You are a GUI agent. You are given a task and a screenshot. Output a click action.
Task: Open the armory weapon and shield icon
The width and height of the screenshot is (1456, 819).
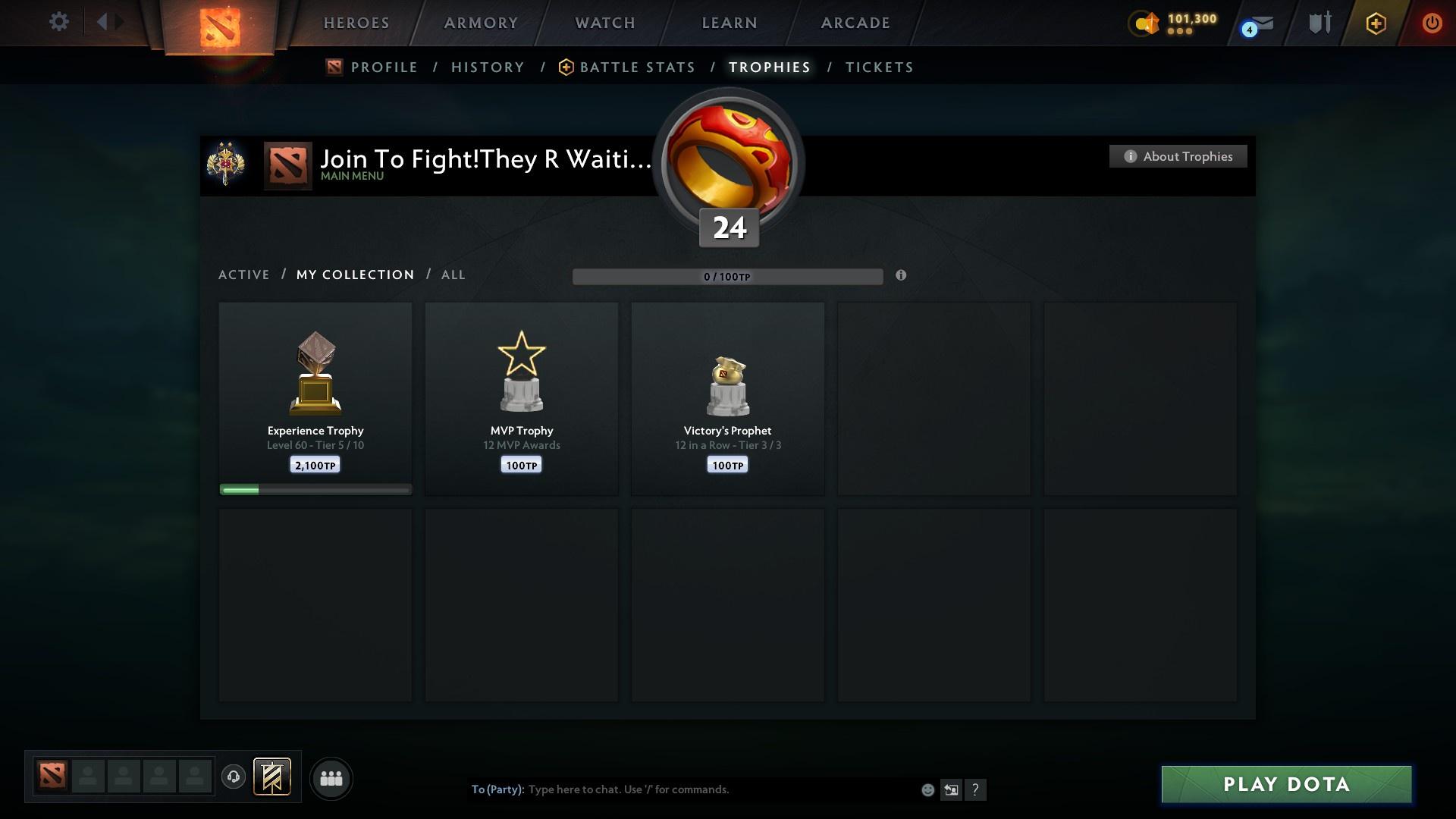coord(1319,23)
